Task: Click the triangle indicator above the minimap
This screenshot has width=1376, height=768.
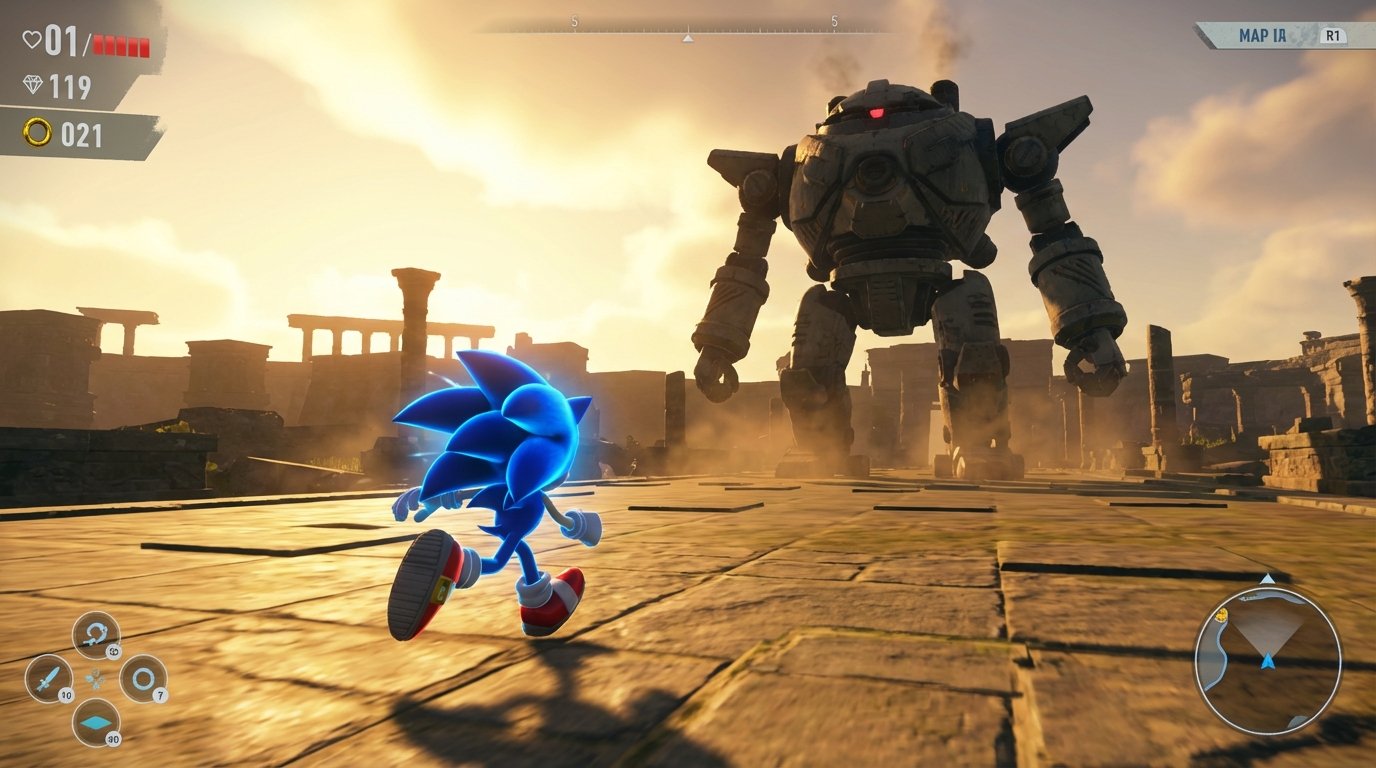Action: (x=1265, y=578)
